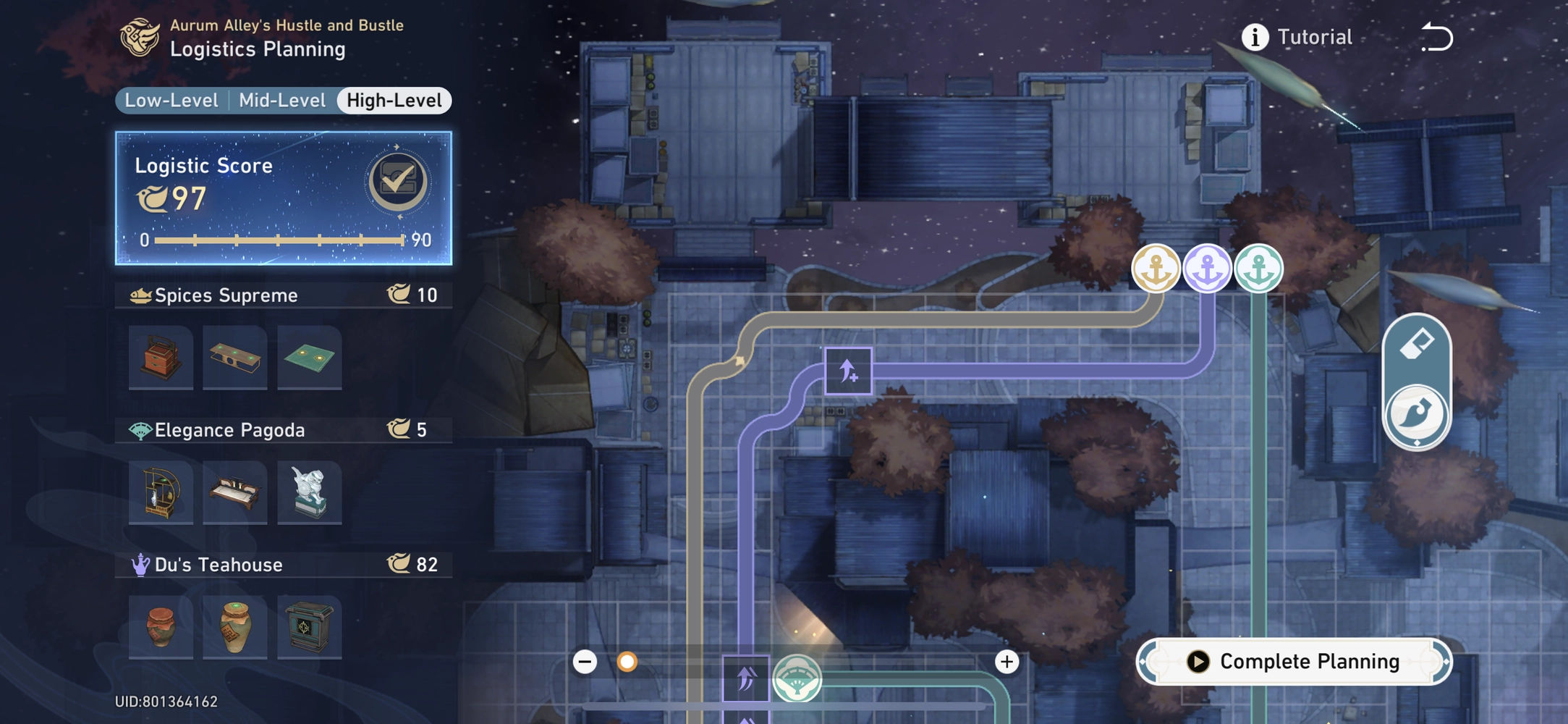
Task: Click the teal anchor dock icon
Action: click(x=1258, y=267)
